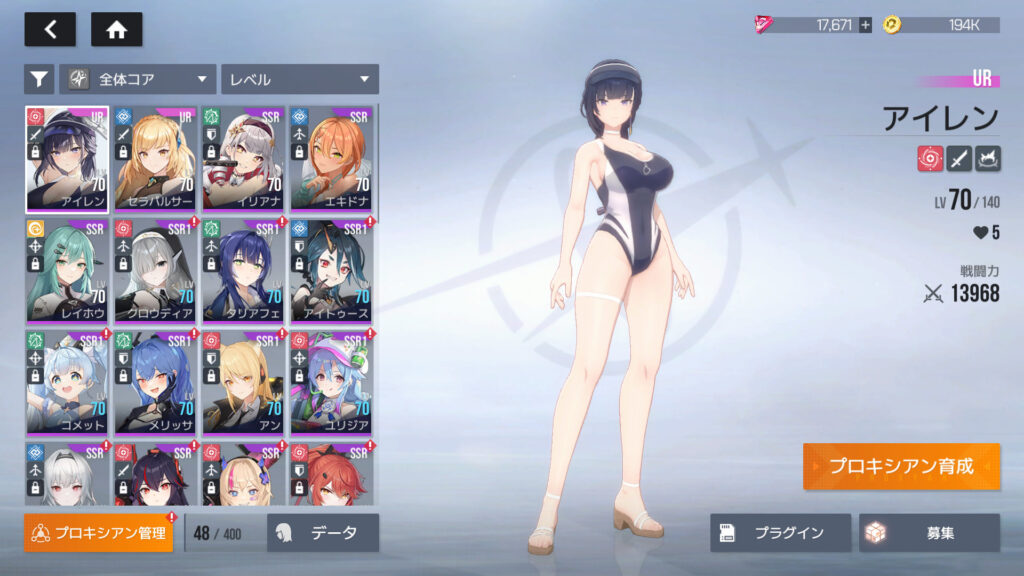This screenshot has width=1024, height=576.
Task: Select the レイホウ character card
Action: pyautogui.click(x=67, y=270)
